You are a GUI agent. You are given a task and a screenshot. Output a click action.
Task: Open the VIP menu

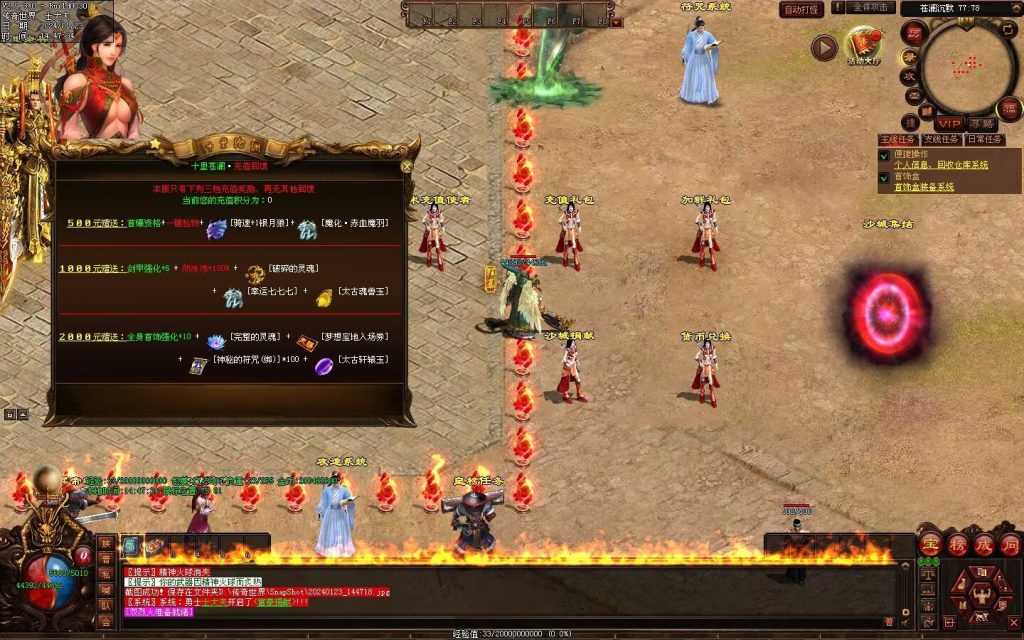point(949,122)
